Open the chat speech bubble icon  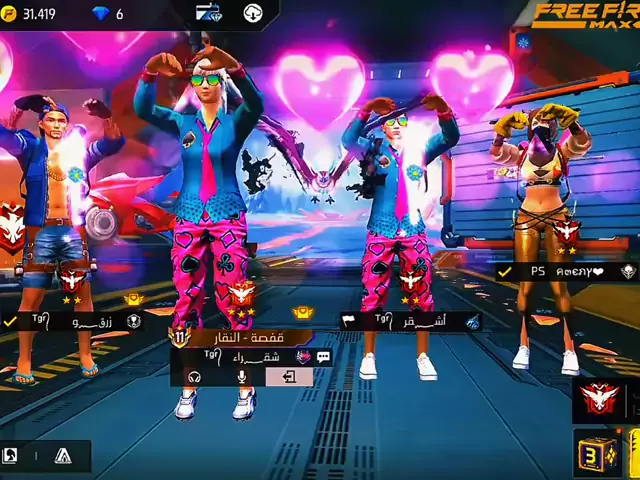pos(323,356)
